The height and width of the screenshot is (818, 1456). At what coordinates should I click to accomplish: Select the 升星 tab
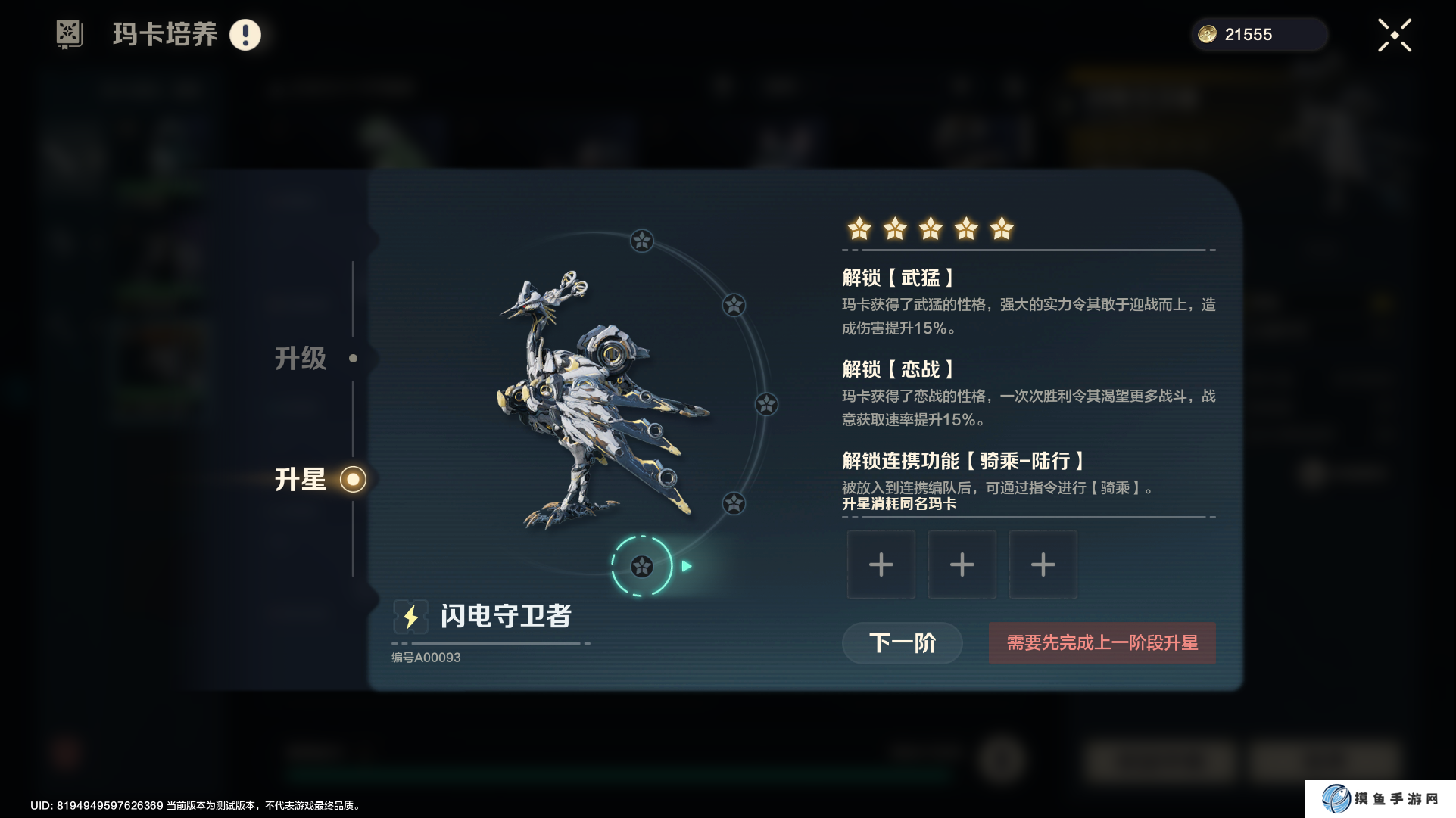click(301, 480)
